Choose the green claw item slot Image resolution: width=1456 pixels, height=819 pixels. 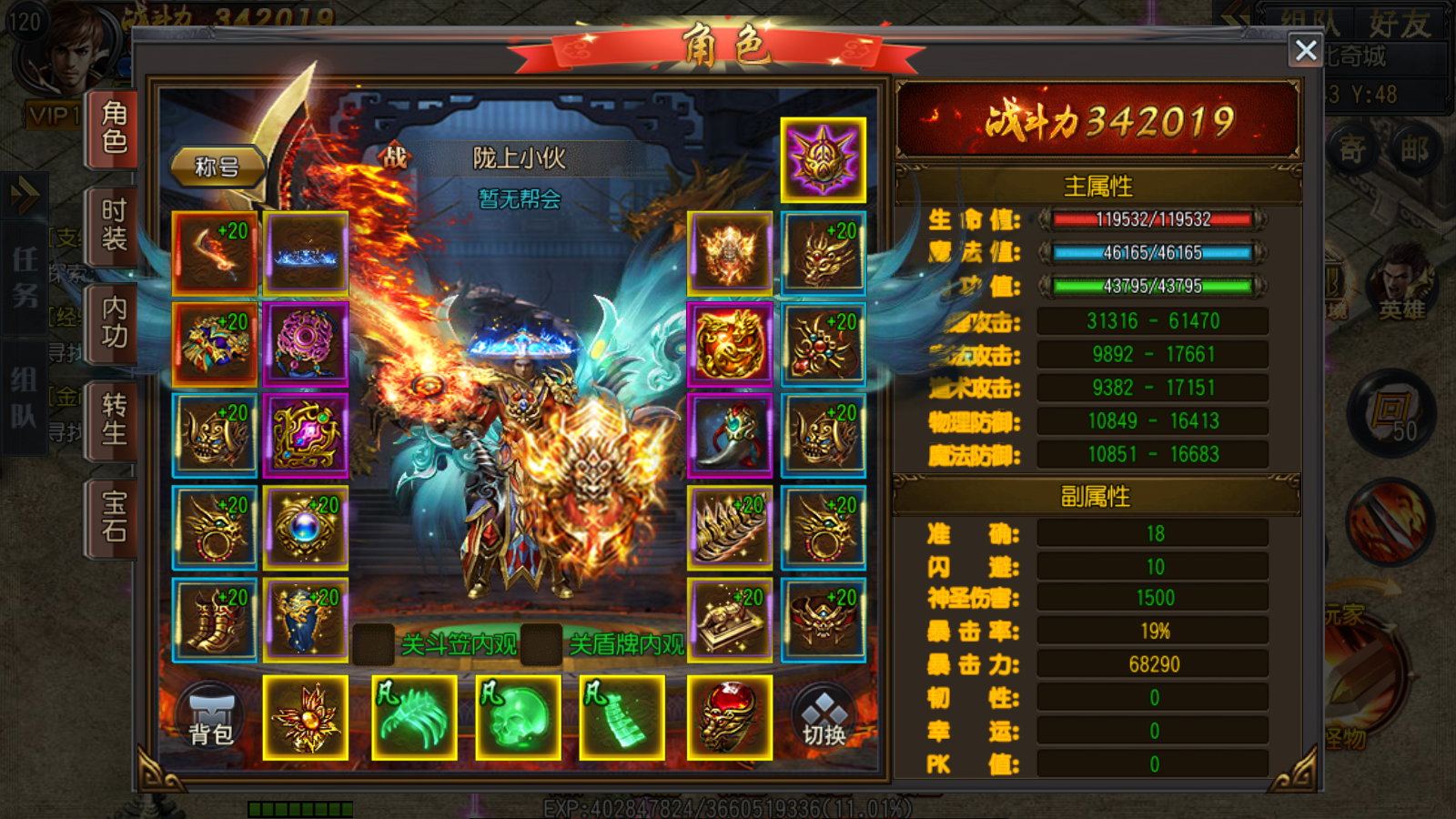click(x=414, y=718)
